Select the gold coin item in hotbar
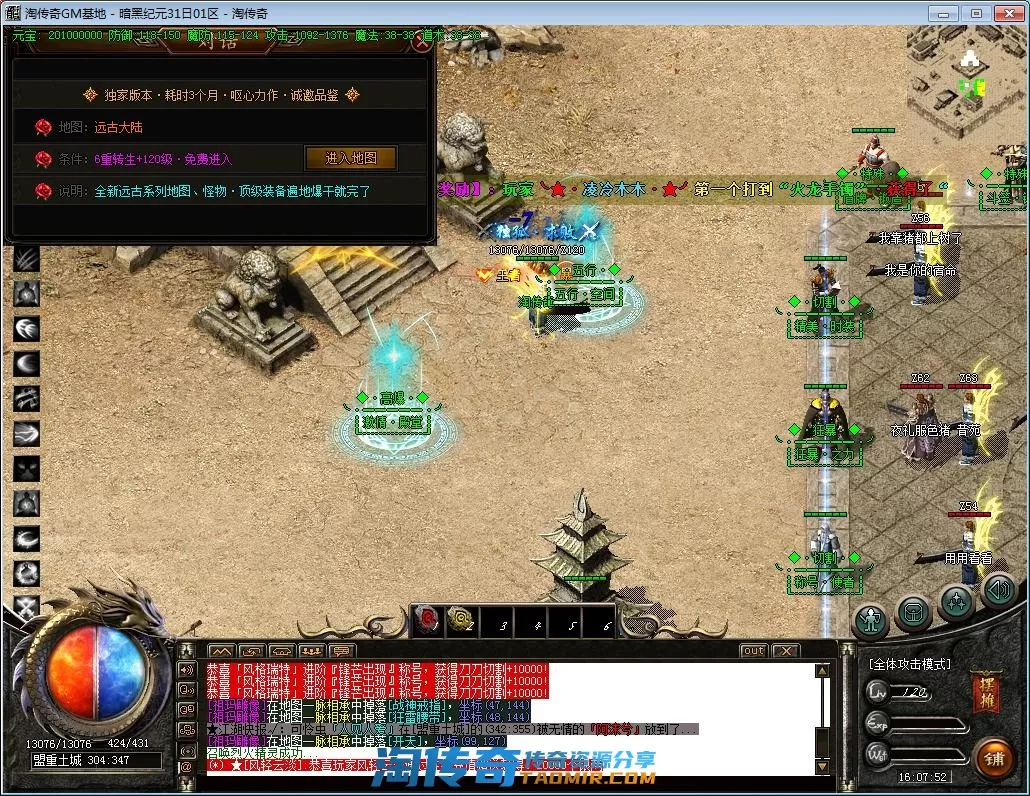 (x=461, y=621)
